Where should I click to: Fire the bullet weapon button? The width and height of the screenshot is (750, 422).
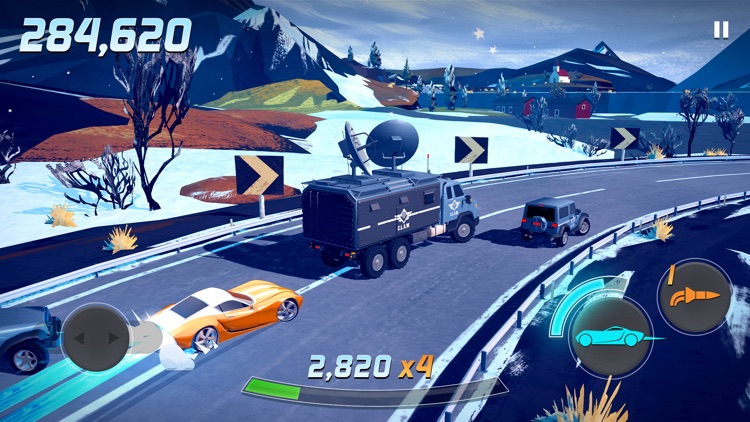pos(693,295)
